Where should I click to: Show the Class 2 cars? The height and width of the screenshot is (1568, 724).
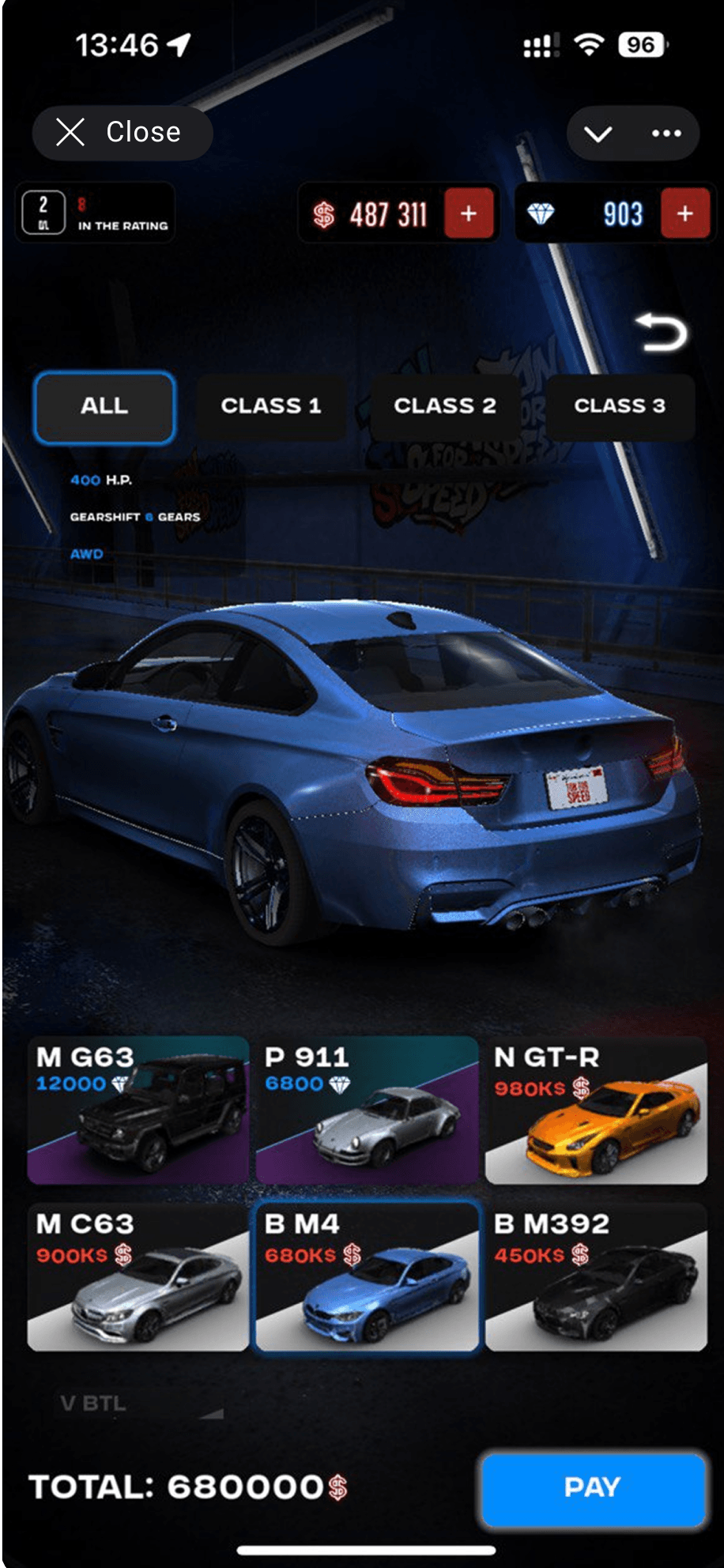point(445,406)
